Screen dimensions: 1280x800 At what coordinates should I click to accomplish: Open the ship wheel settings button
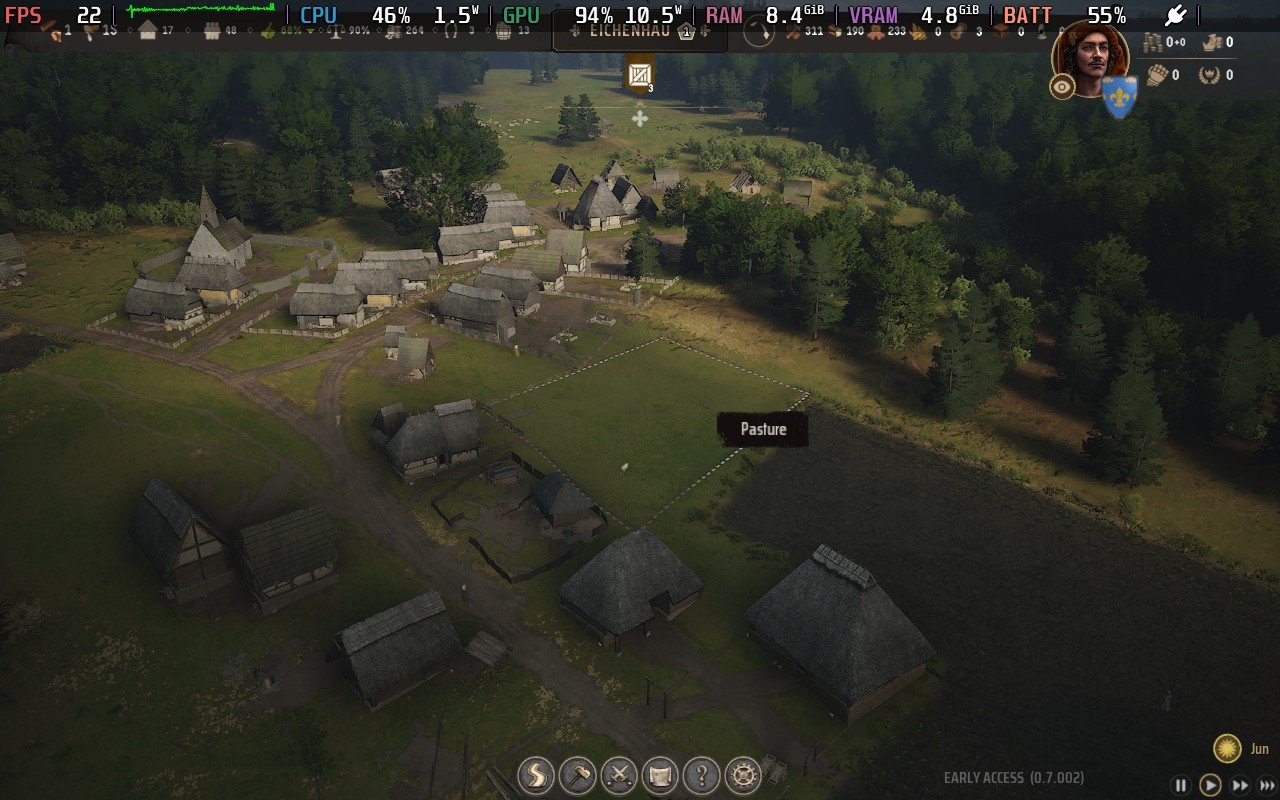[x=743, y=774]
